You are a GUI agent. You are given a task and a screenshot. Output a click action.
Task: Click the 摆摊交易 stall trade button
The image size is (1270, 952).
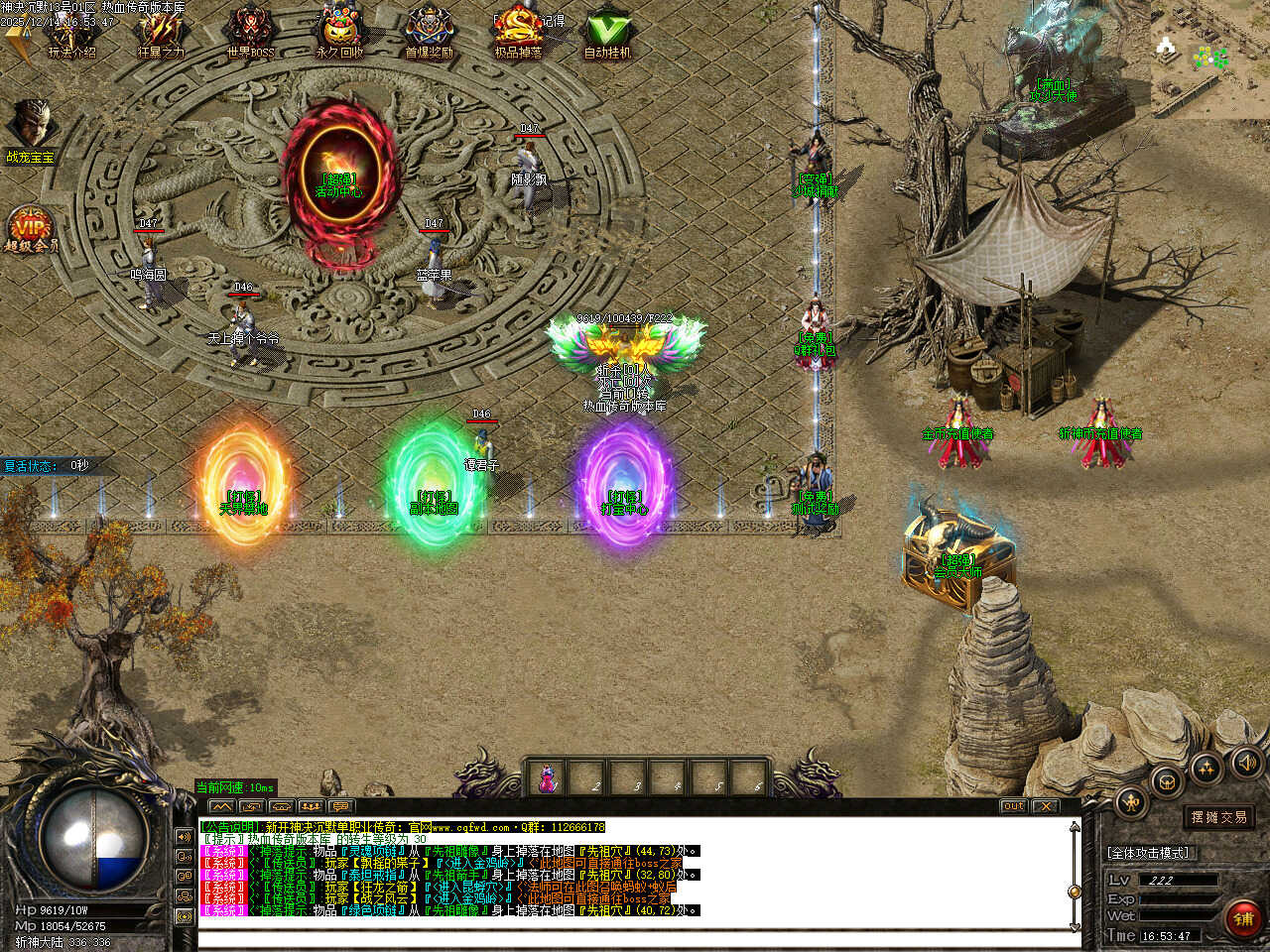(1218, 817)
